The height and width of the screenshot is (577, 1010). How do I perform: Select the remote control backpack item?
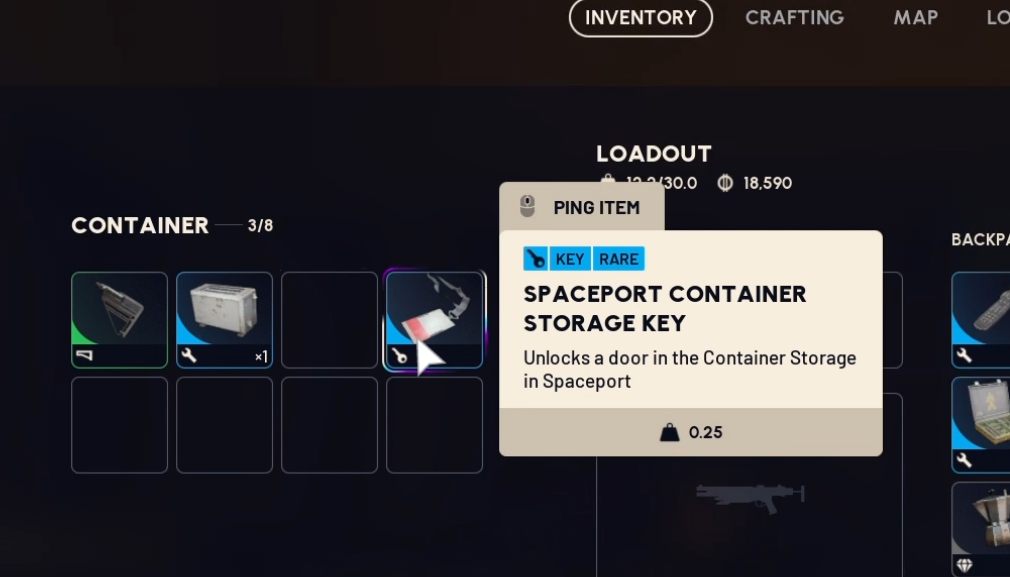pos(982,318)
